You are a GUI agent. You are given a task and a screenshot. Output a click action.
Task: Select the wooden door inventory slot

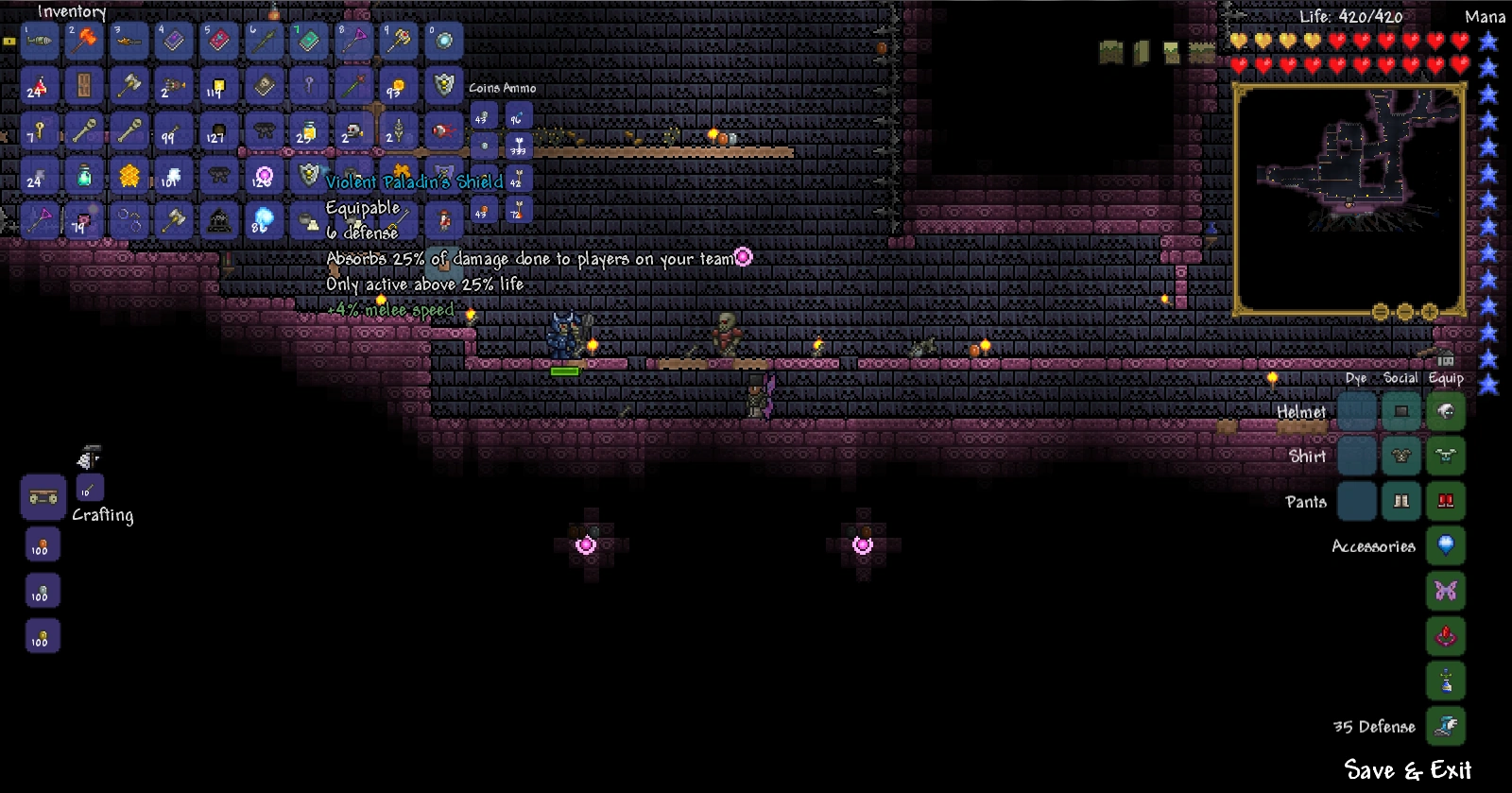click(84, 86)
